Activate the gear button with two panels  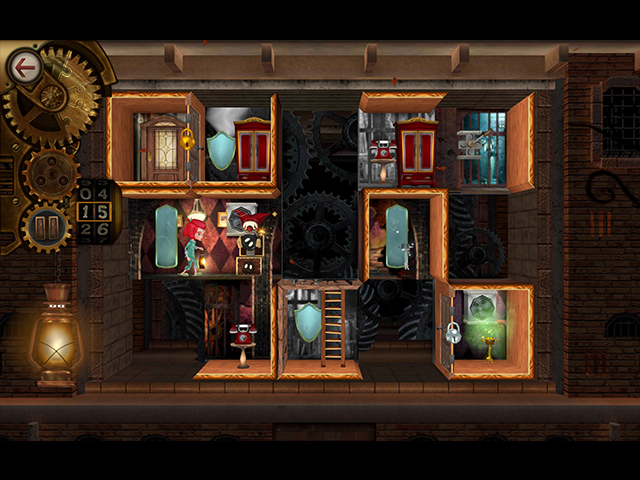click(47, 228)
